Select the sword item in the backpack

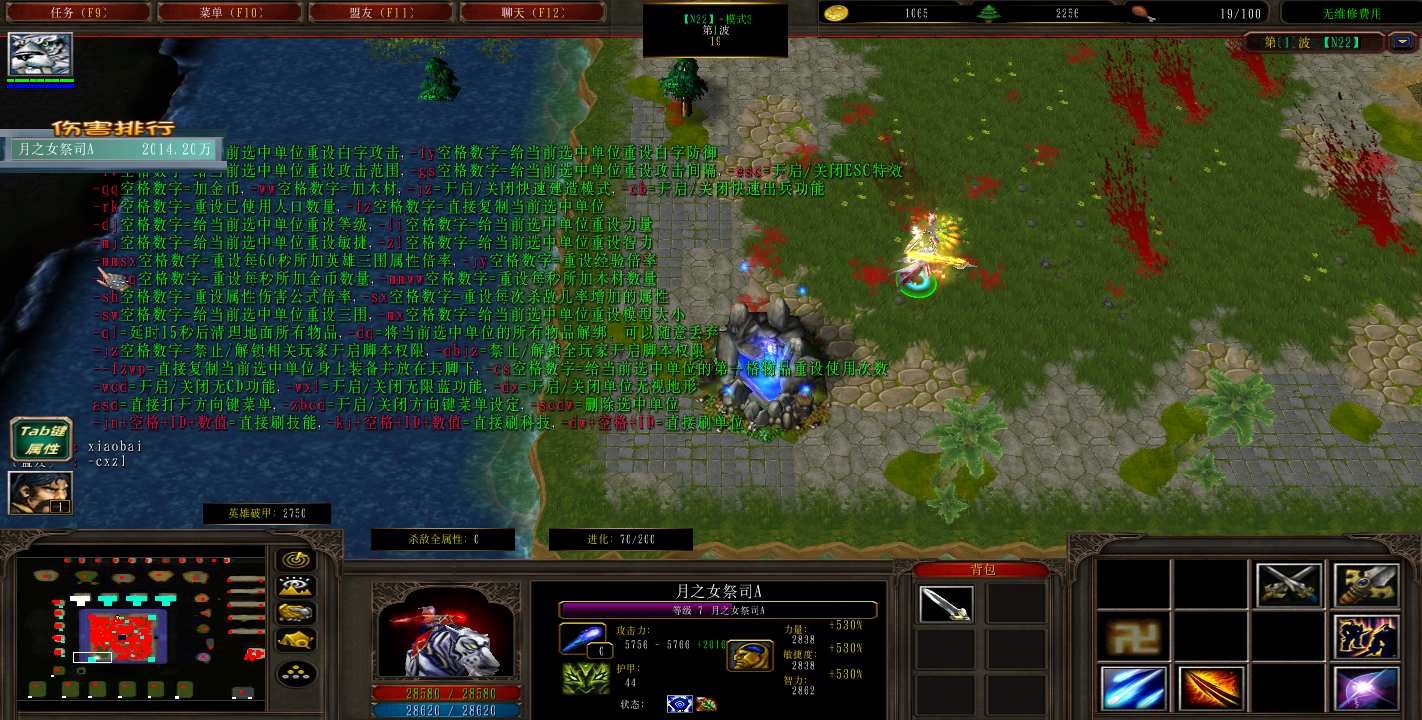[945, 604]
